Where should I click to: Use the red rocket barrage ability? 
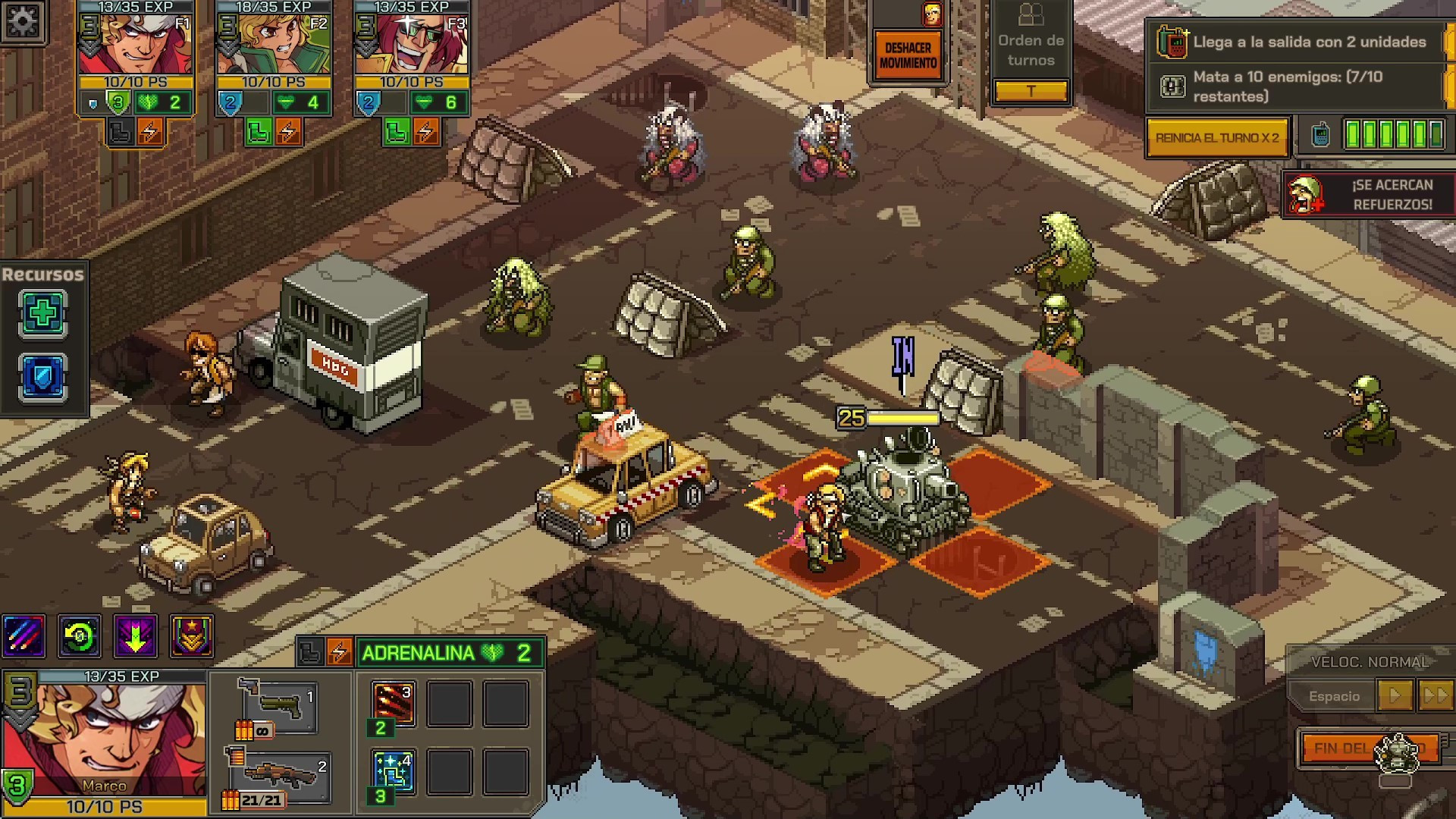point(394,703)
